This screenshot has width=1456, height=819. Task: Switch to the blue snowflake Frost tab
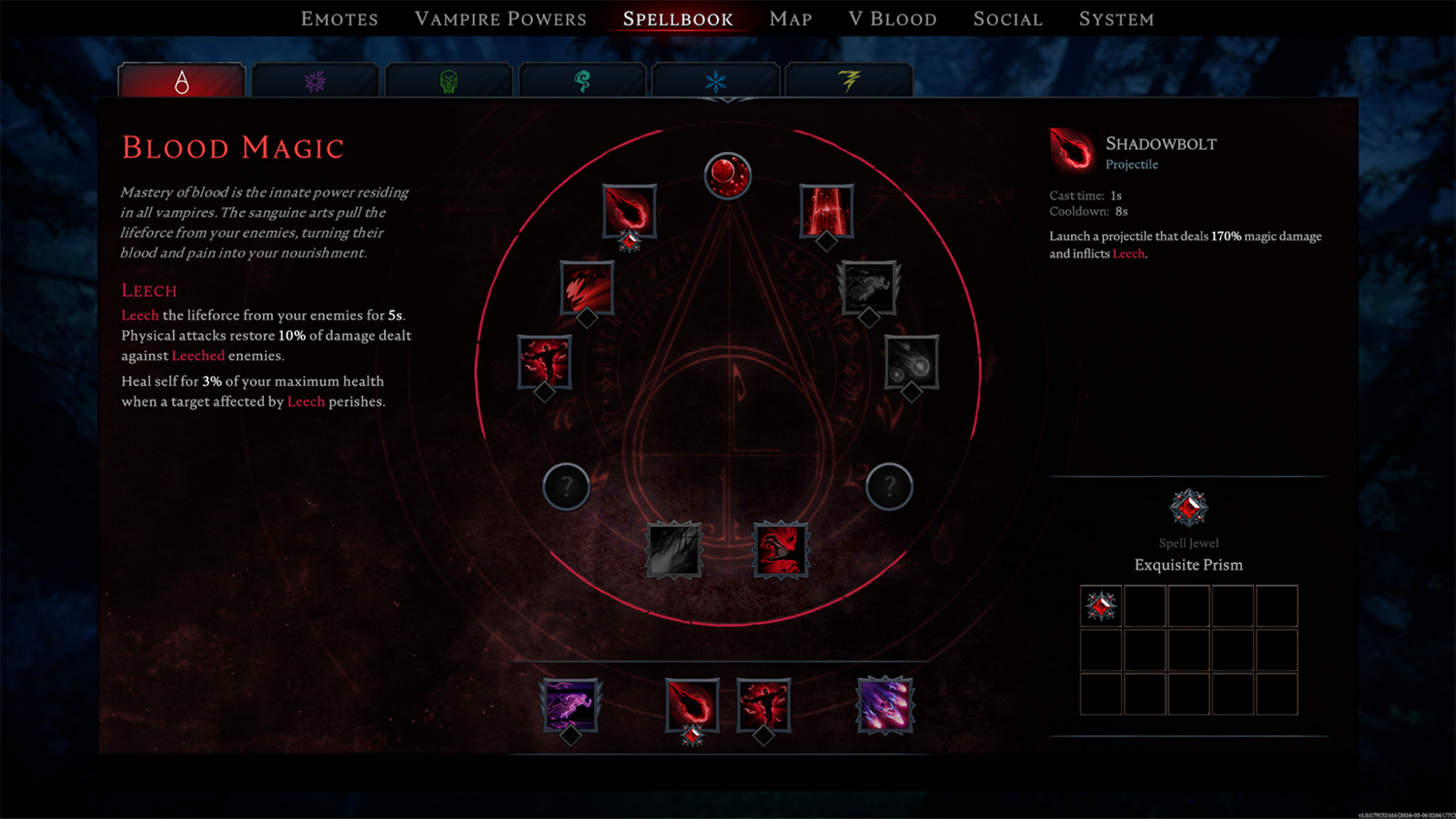[716, 82]
